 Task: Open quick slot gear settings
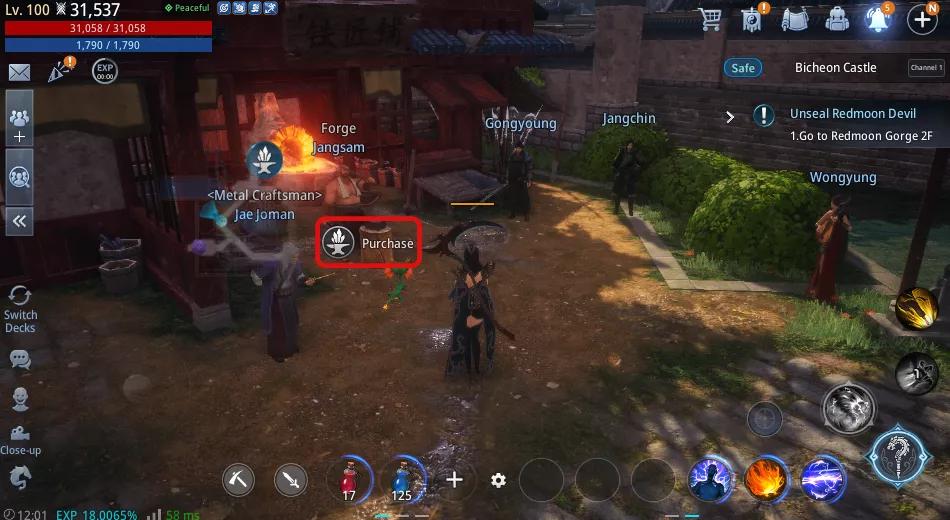pyautogui.click(x=498, y=480)
